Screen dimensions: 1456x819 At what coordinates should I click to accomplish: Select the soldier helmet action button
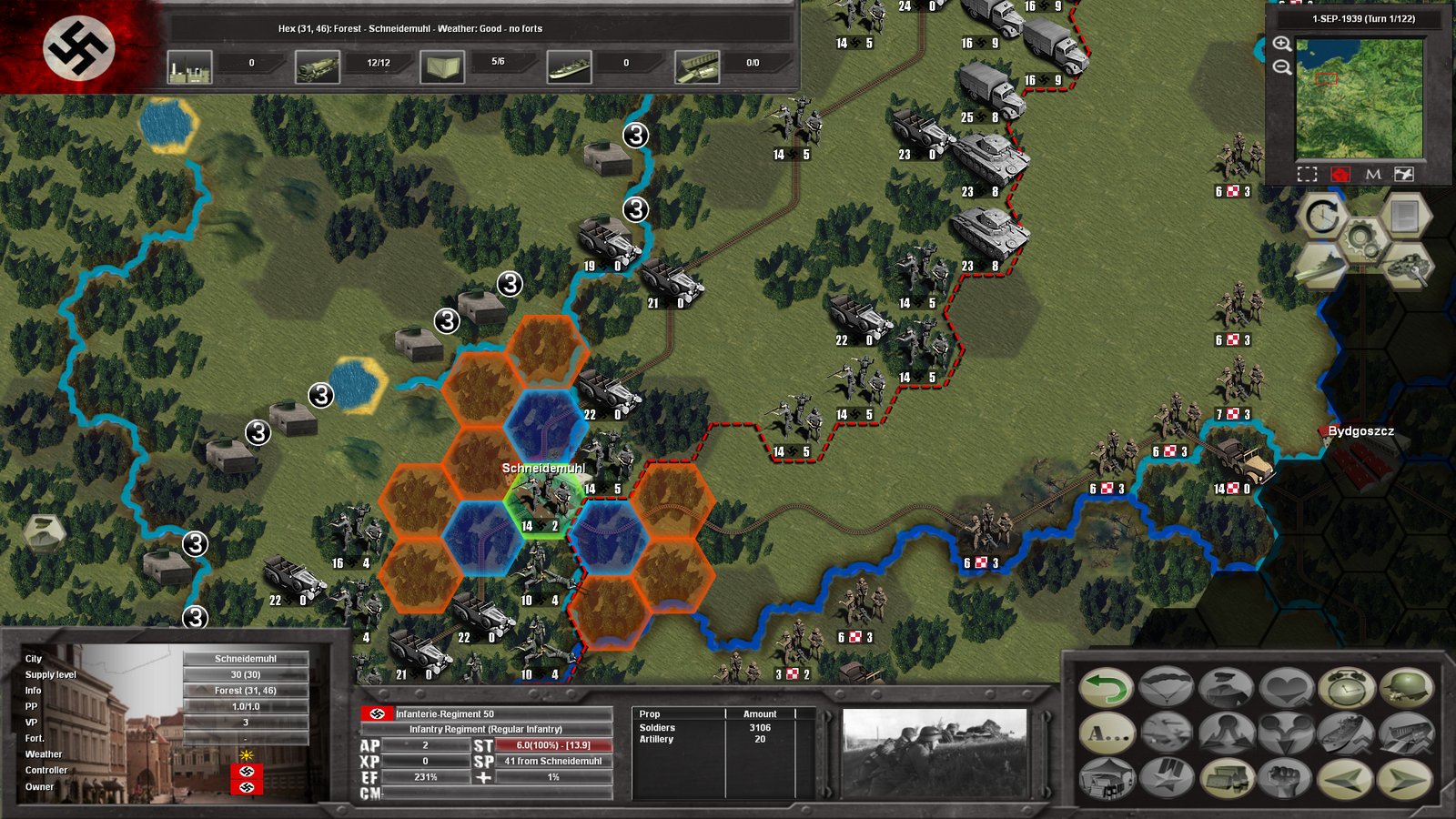(1406, 688)
